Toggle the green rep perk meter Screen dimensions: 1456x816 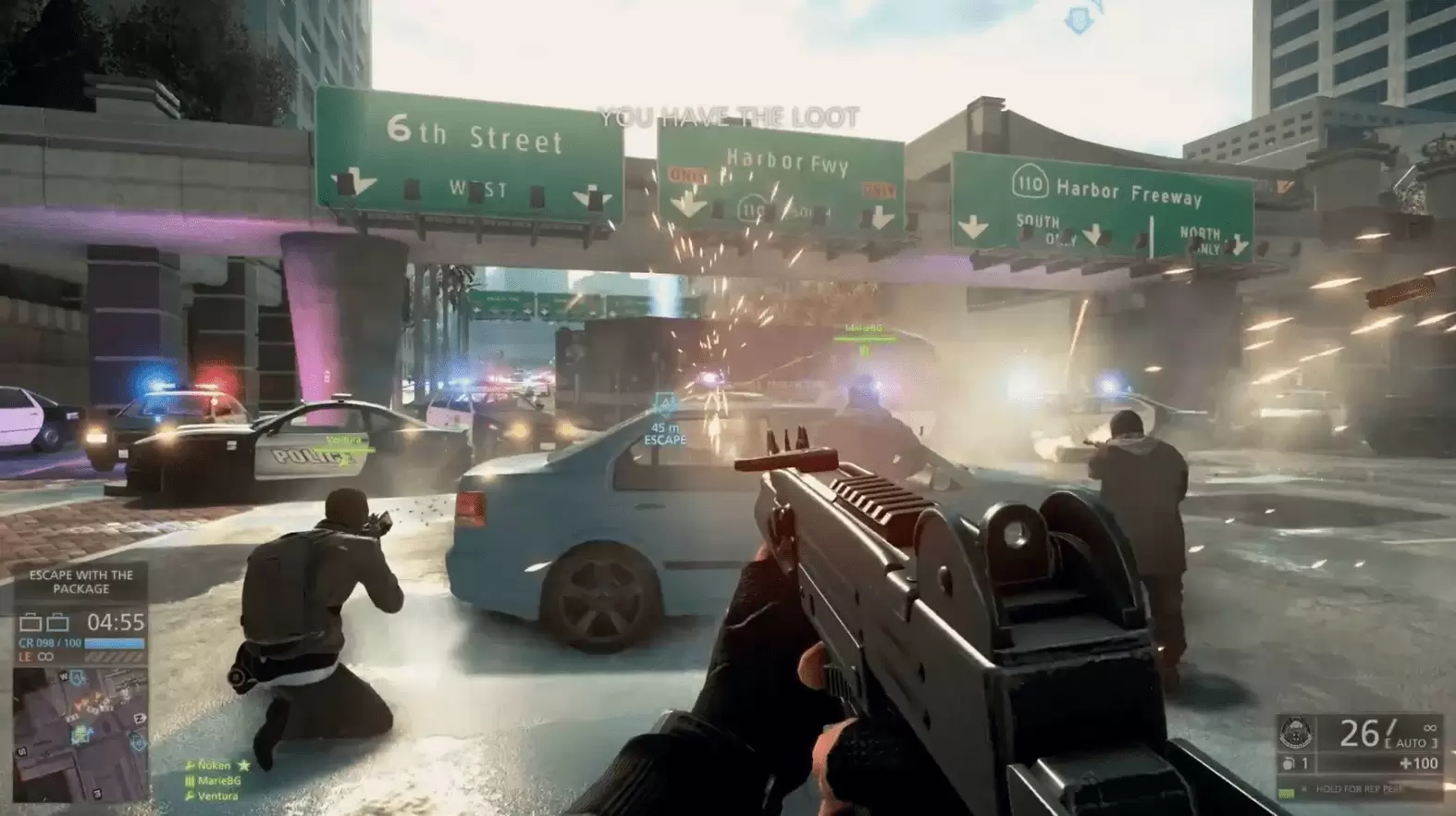click(x=1286, y=793)
